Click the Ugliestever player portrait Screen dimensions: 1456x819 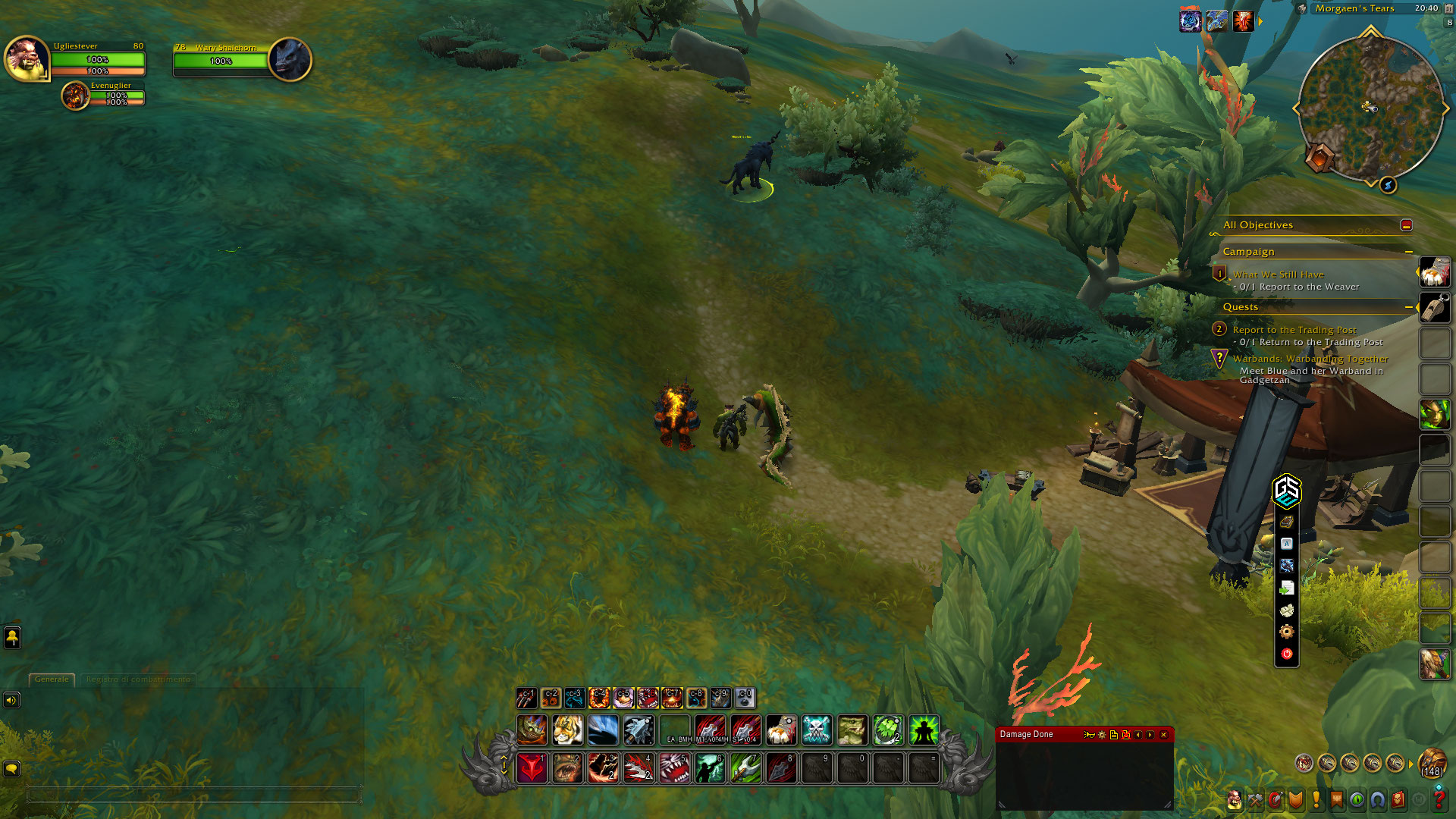coord(27,58)
